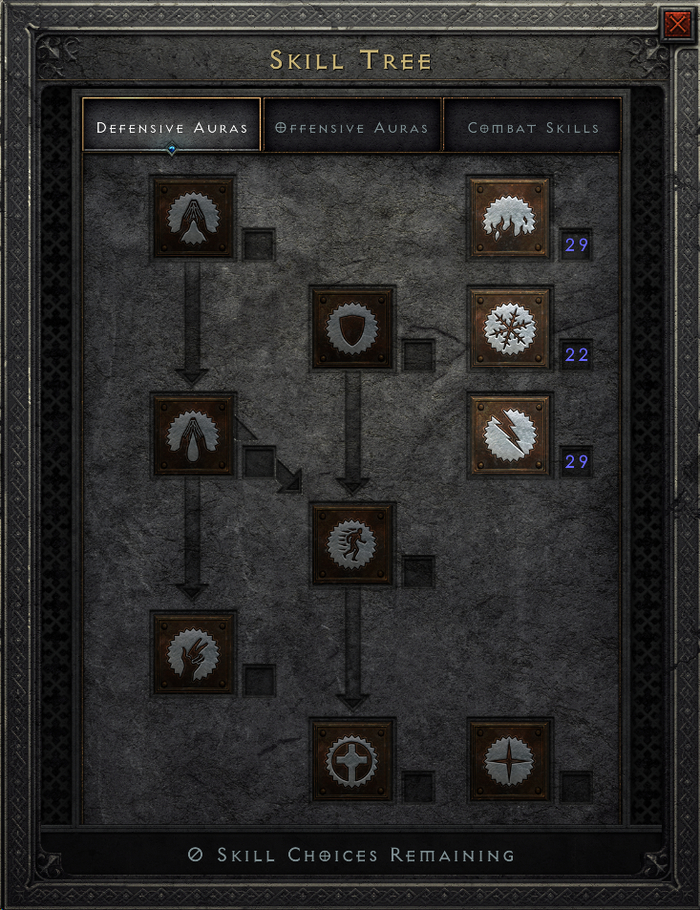Pick the Meditation skill icon
Screen dimensions: 700x910
click(194, 654)
